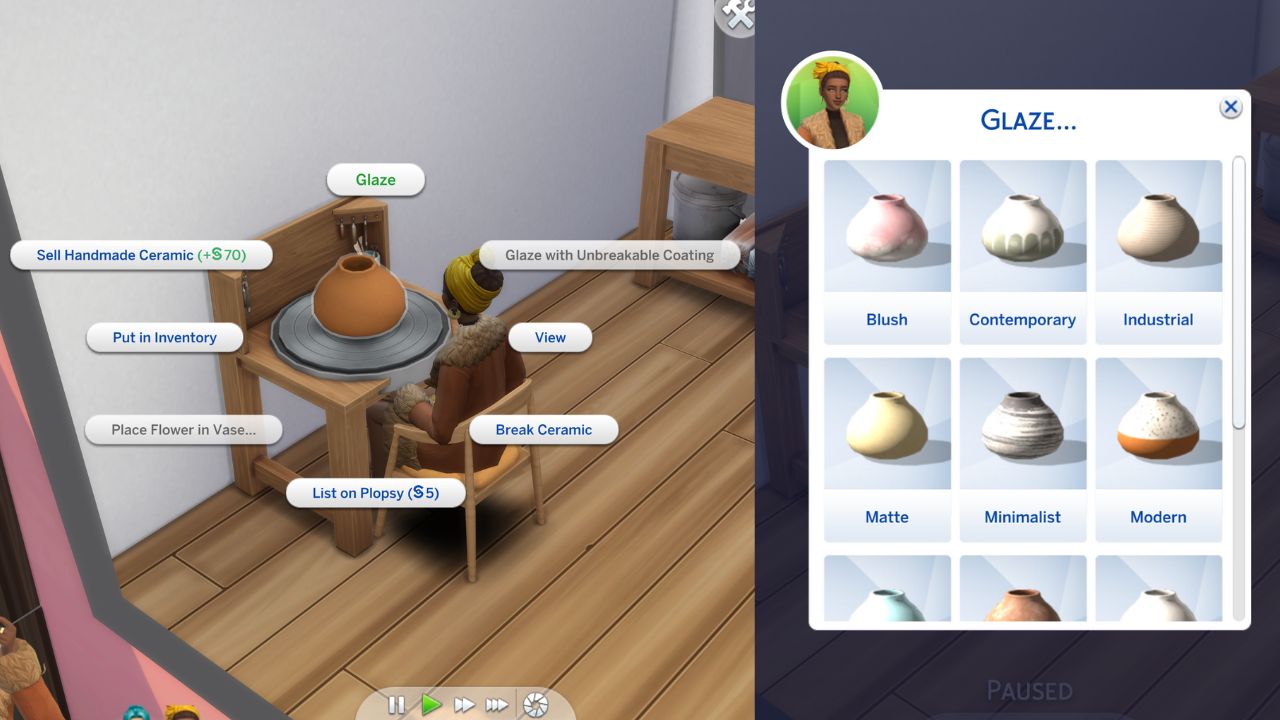This screenshot has width=1280, height=720.
Task: Pick the Industrial glaze finish
Action: 1158,240
